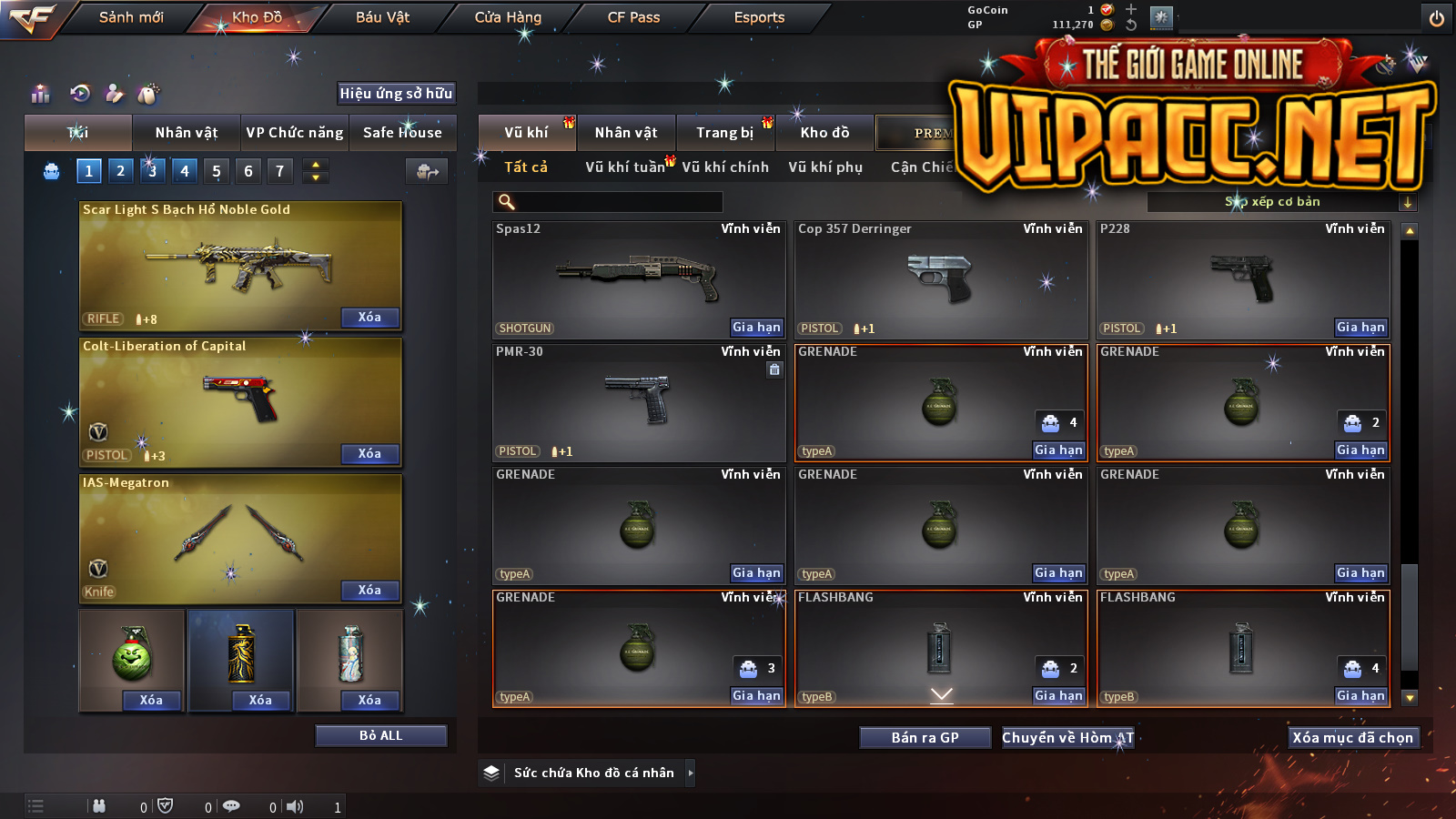1456x819 pixels.
Task: Click the Bỏ ALL button
Action: [x=380, y=735]
